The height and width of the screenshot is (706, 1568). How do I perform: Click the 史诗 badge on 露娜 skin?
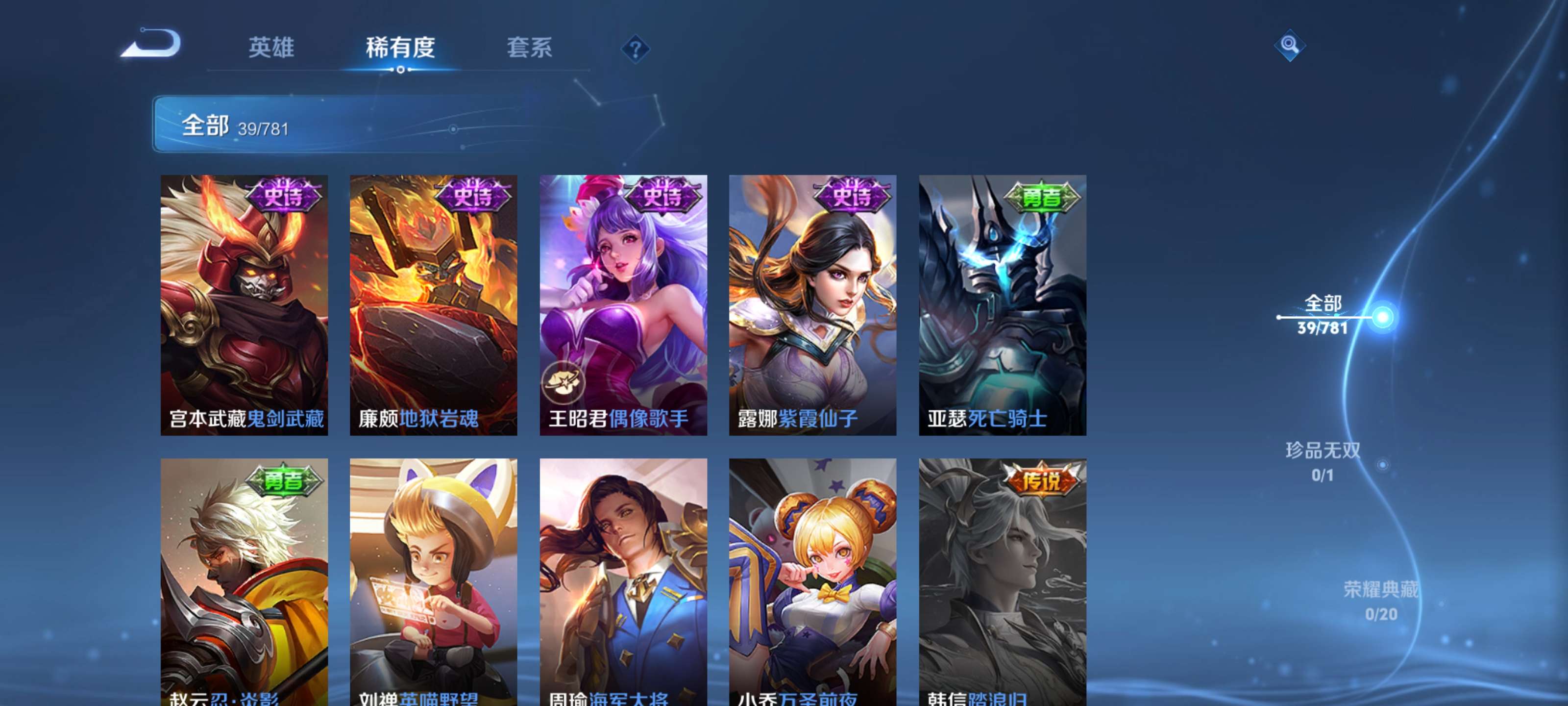point(852,195)
